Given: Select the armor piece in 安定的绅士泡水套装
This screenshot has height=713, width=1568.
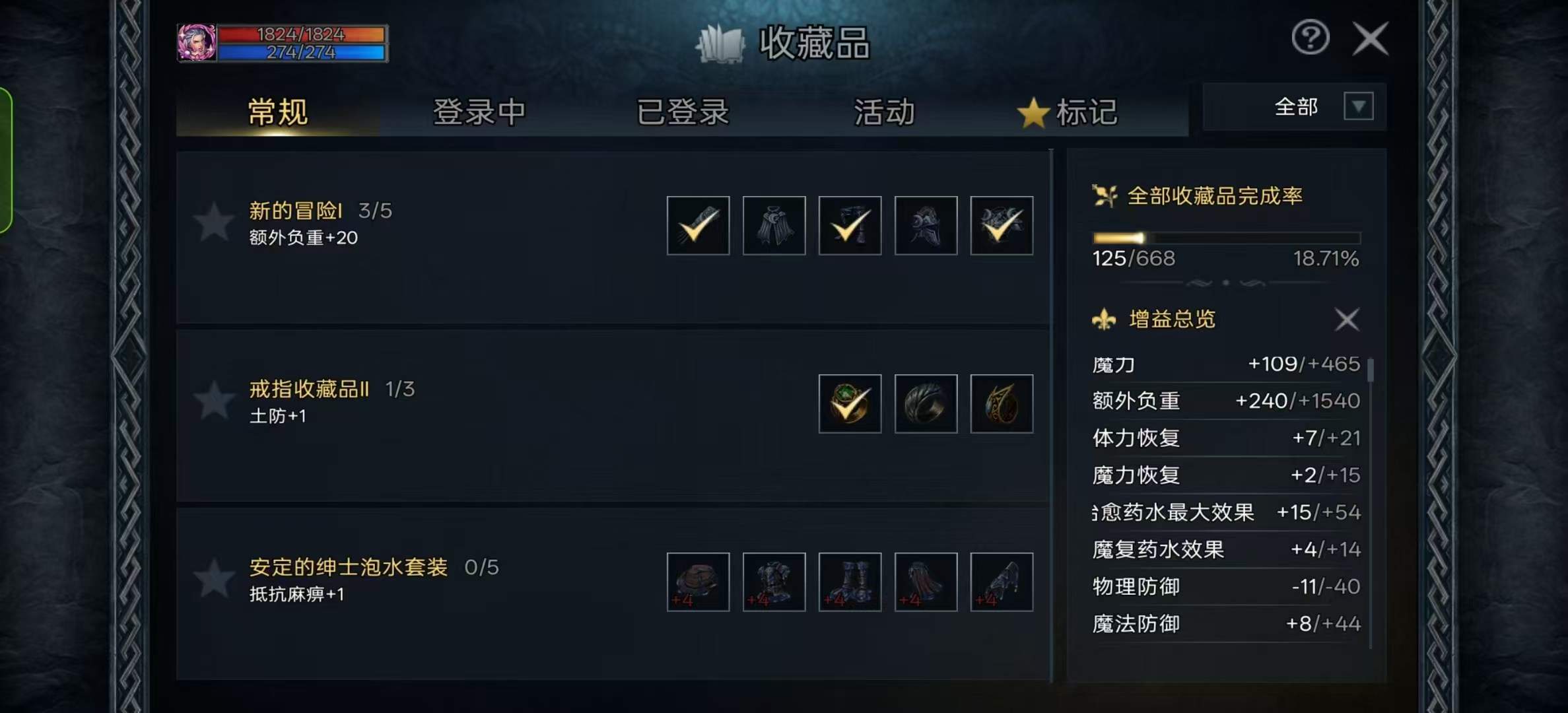Looking at the screenshot, I should click(773, 582).
